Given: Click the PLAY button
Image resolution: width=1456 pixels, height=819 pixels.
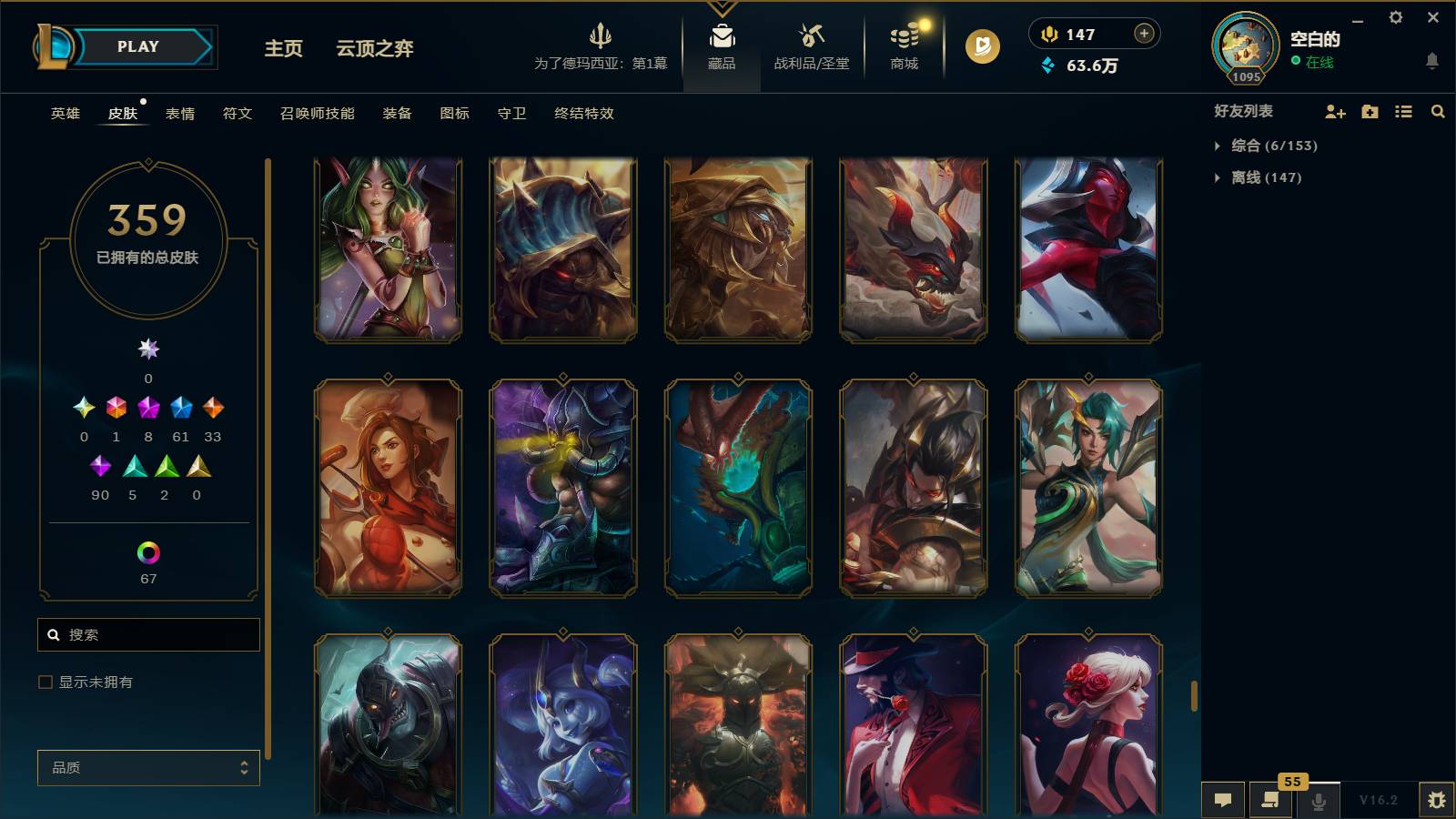Looking at the screenshot, I should pyautogui.click(x=136, y=46).
